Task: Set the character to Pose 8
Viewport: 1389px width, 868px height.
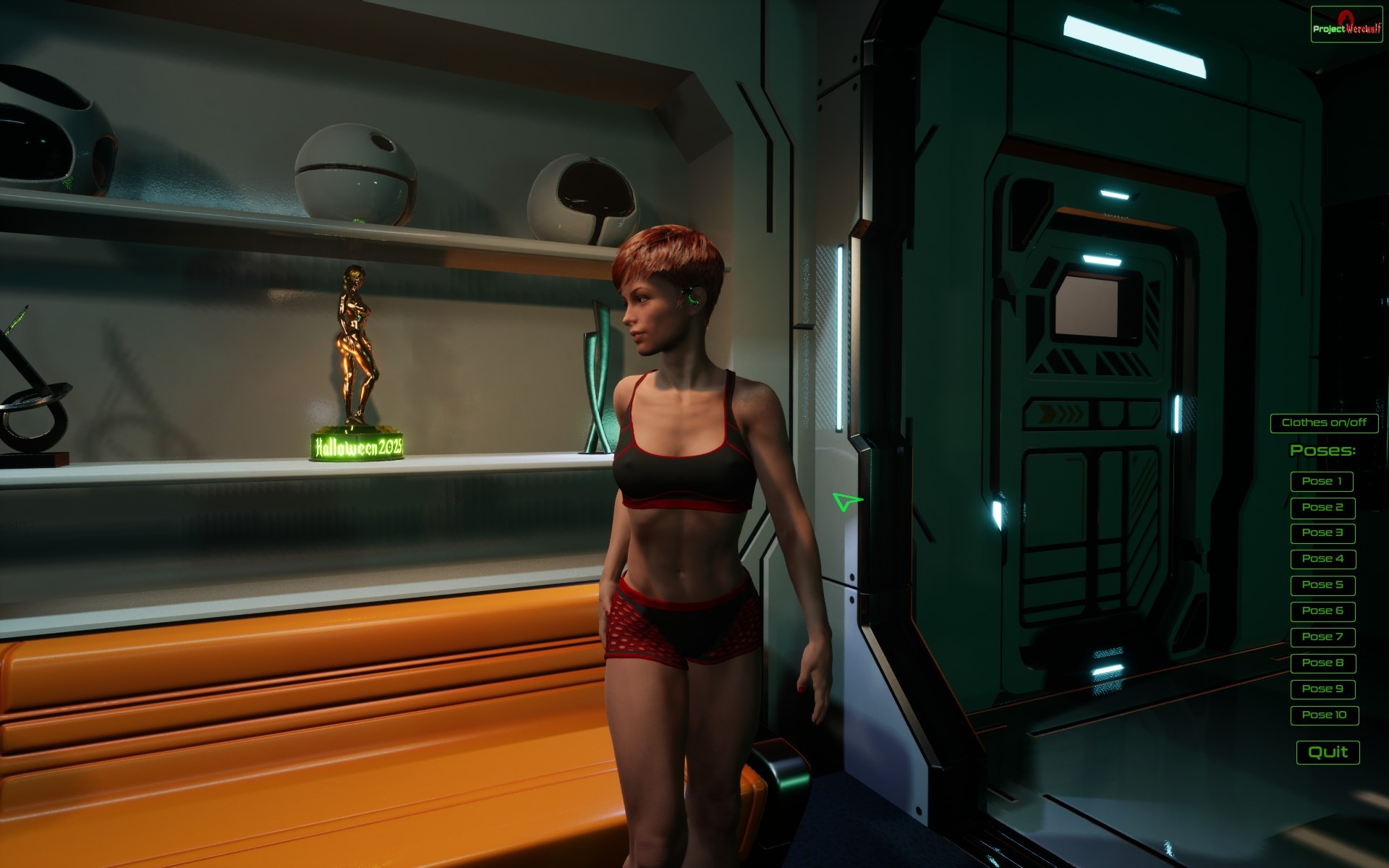Action: 1322,663
